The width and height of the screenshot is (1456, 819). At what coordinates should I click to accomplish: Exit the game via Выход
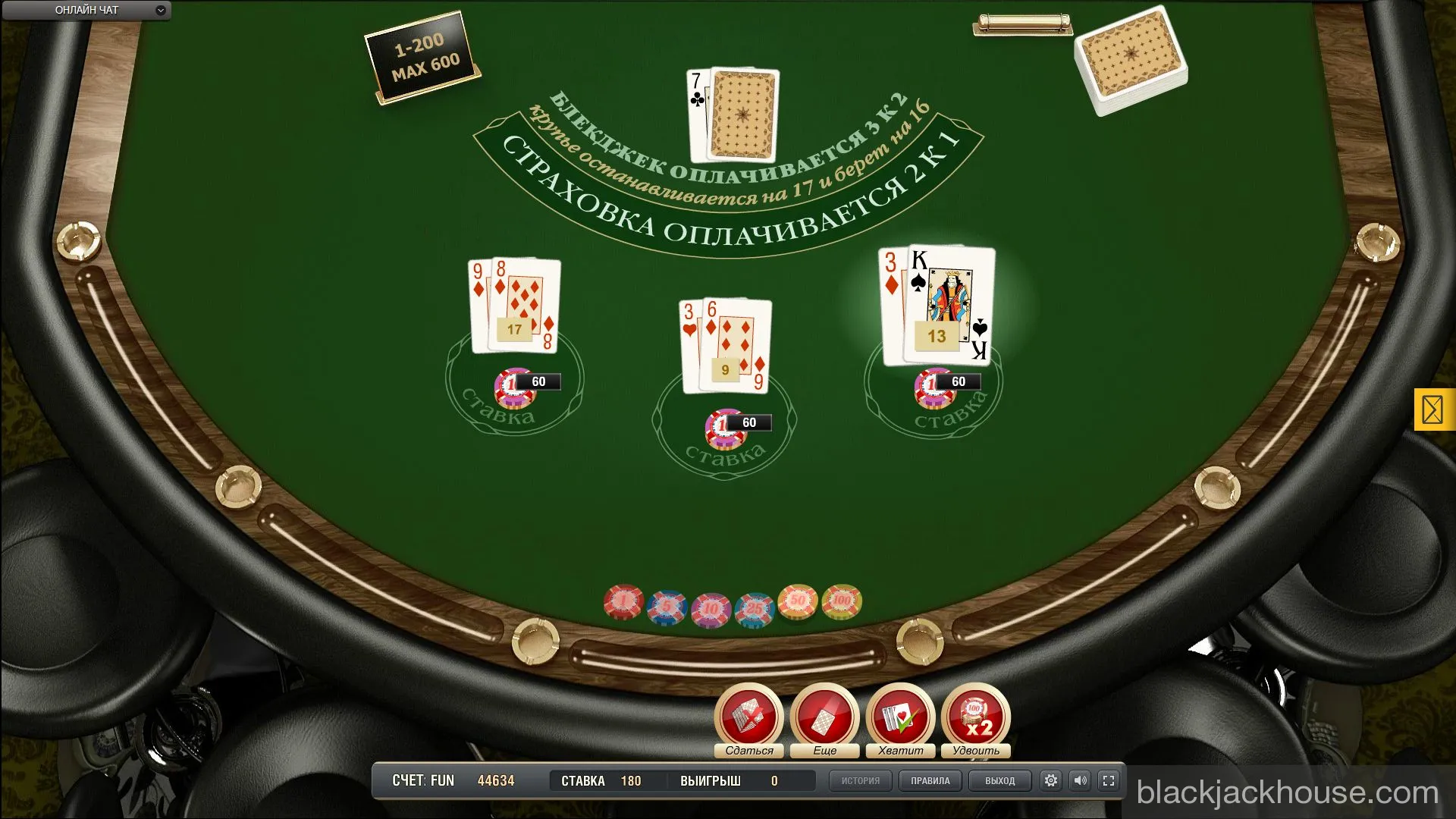pyautogui.click(x=999, y=780)
